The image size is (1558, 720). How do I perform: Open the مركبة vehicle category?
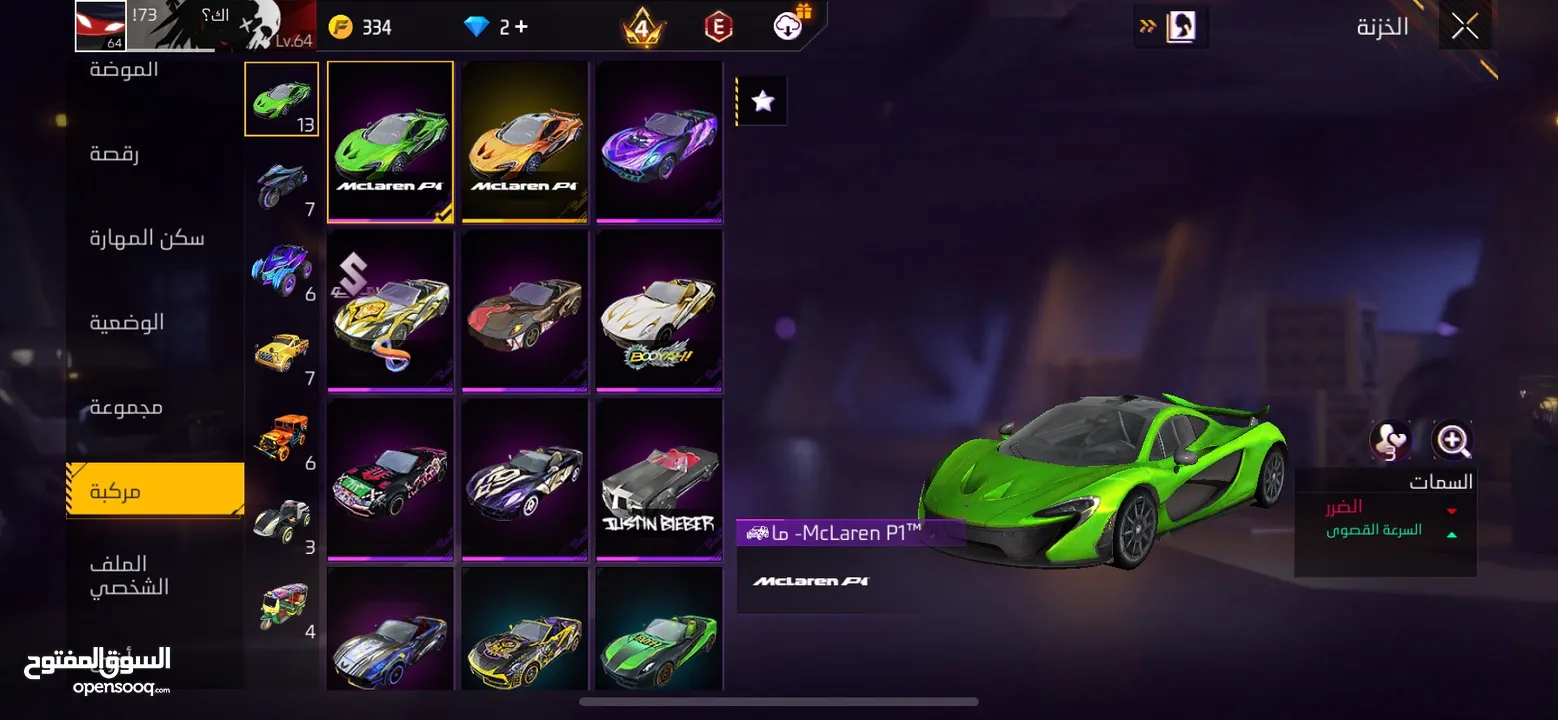[x=155, y=490]
